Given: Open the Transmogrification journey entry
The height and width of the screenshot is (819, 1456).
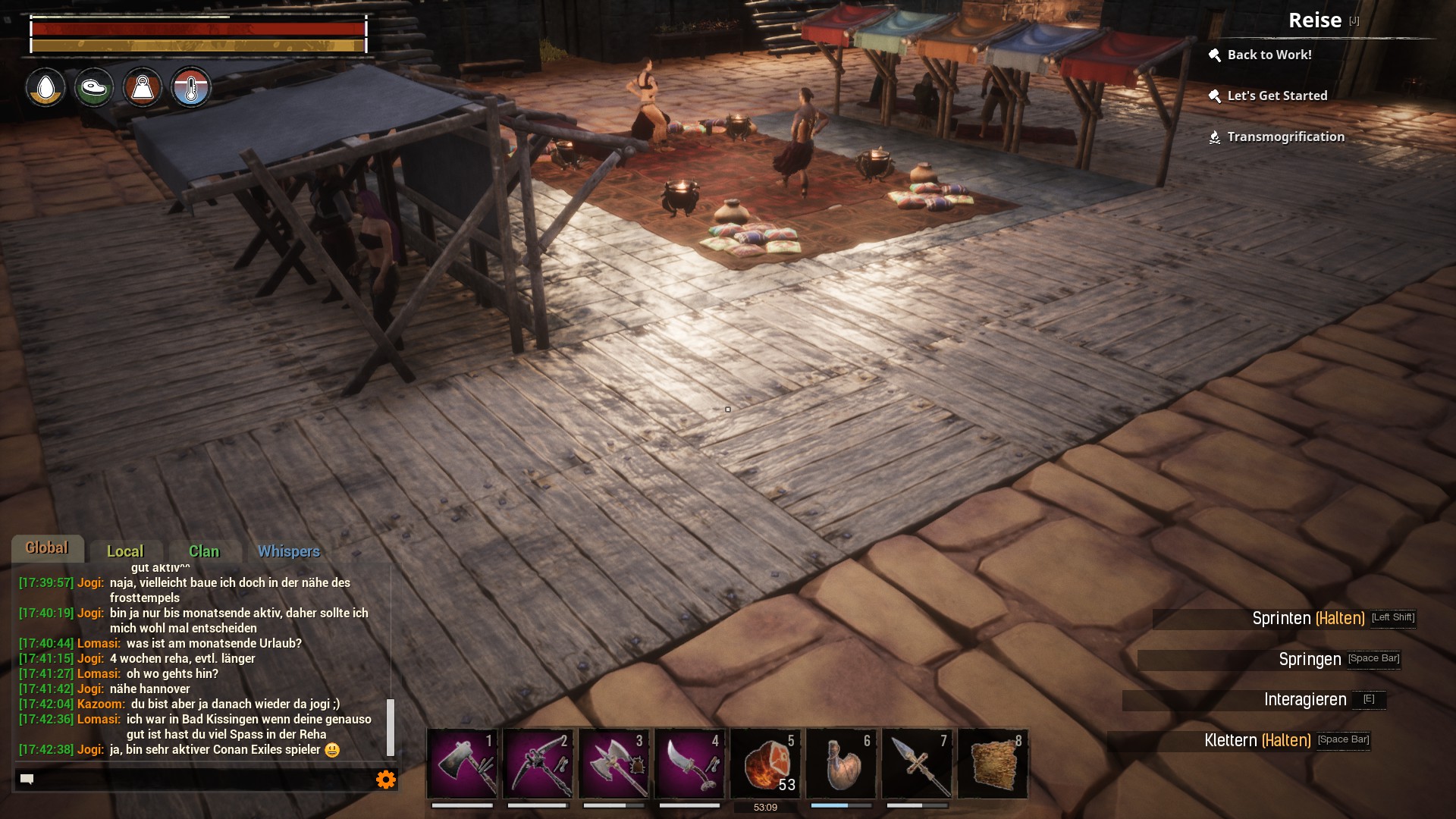Looking at the screenshot, I should (x=1285, y=136).
